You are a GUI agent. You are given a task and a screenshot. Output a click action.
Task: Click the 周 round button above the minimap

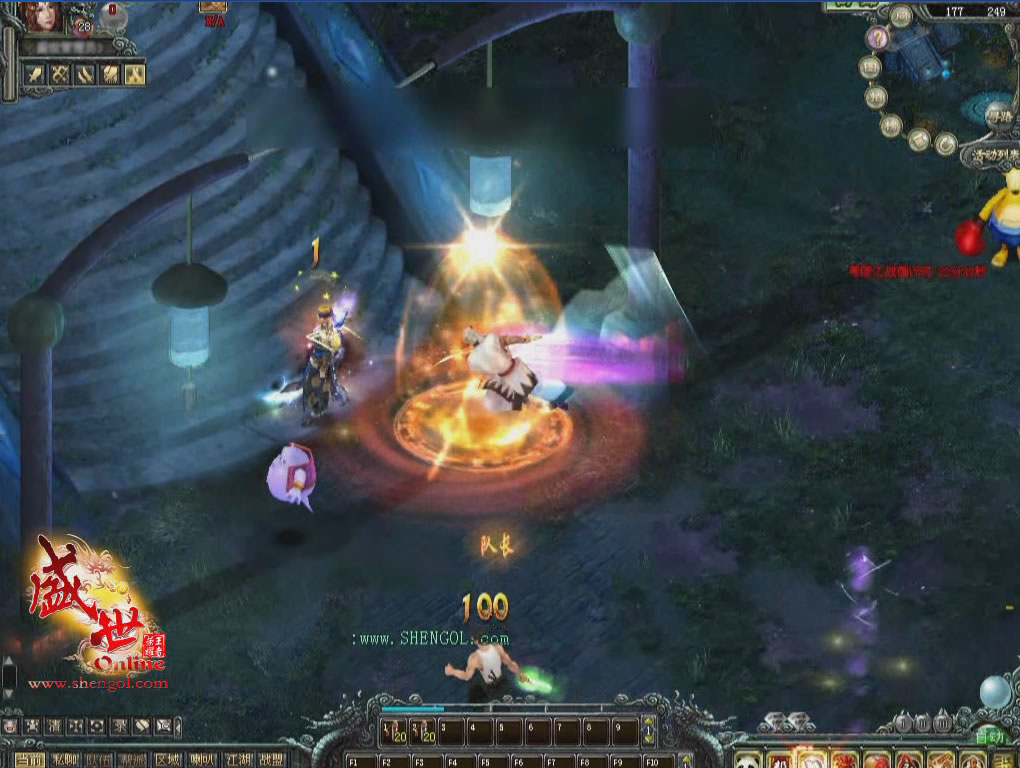(x=902, y=16)
